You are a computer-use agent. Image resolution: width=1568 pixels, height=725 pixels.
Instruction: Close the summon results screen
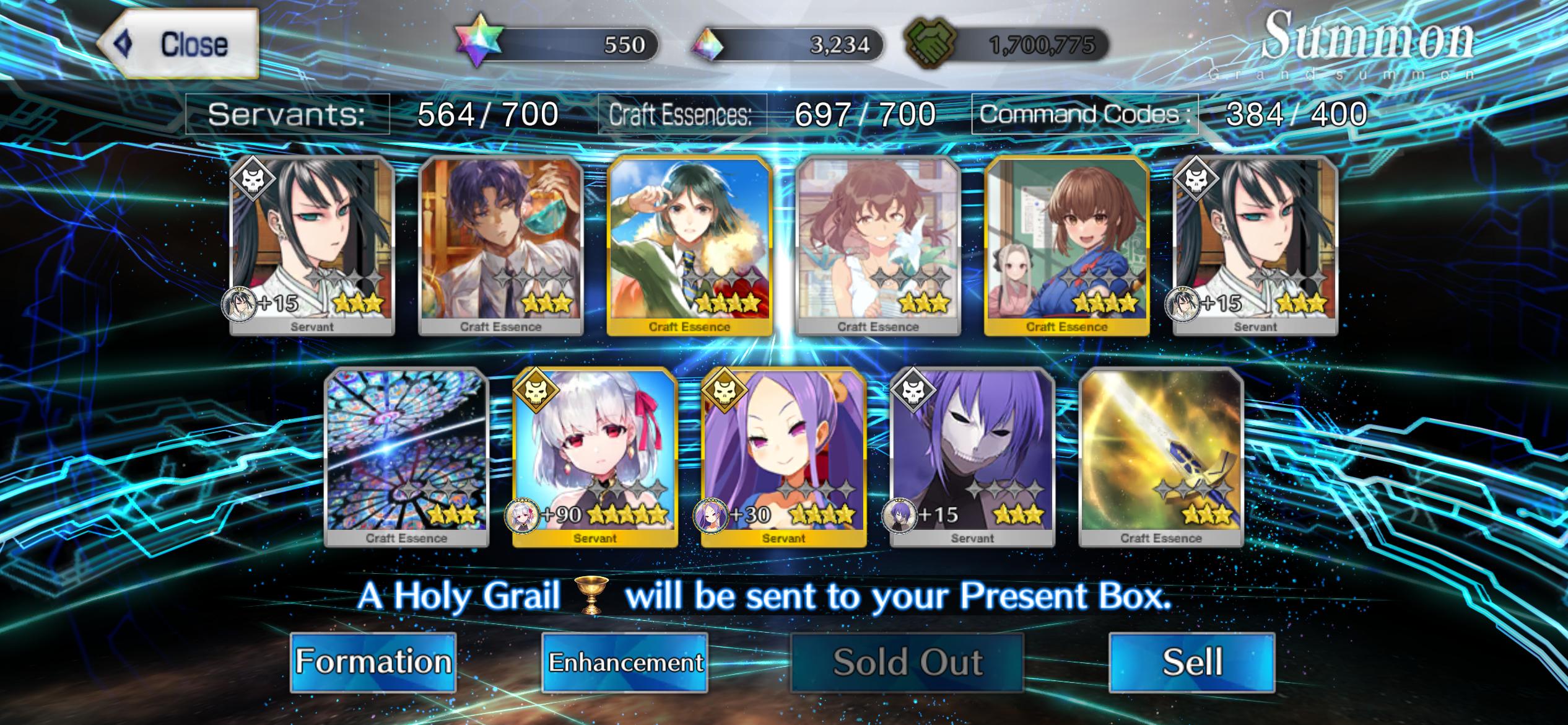178,44
